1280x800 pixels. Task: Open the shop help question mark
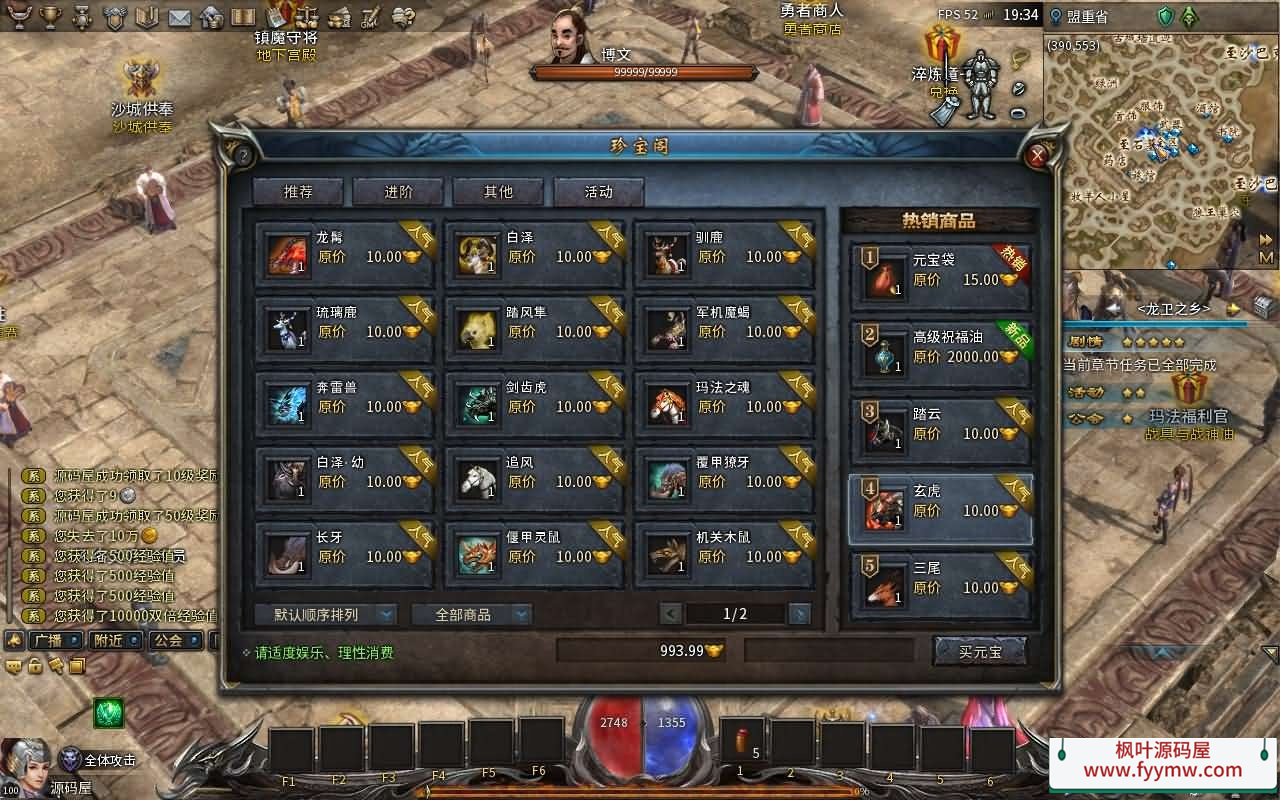tap(241, 155)
